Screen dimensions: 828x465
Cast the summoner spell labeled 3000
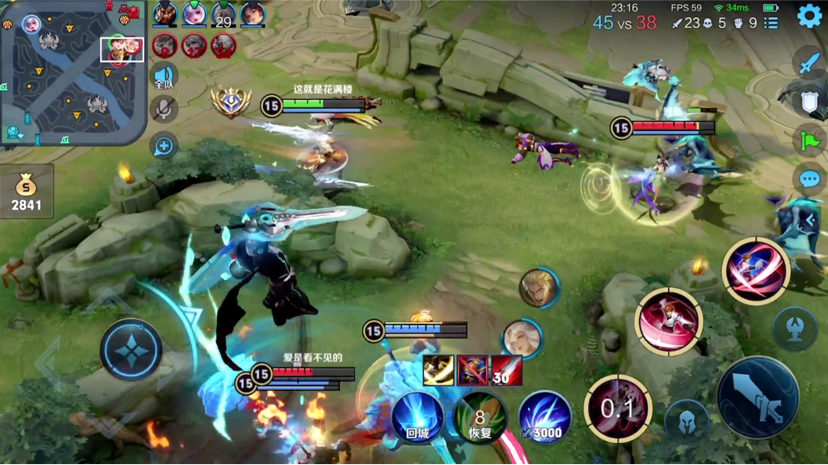(544, 416)
